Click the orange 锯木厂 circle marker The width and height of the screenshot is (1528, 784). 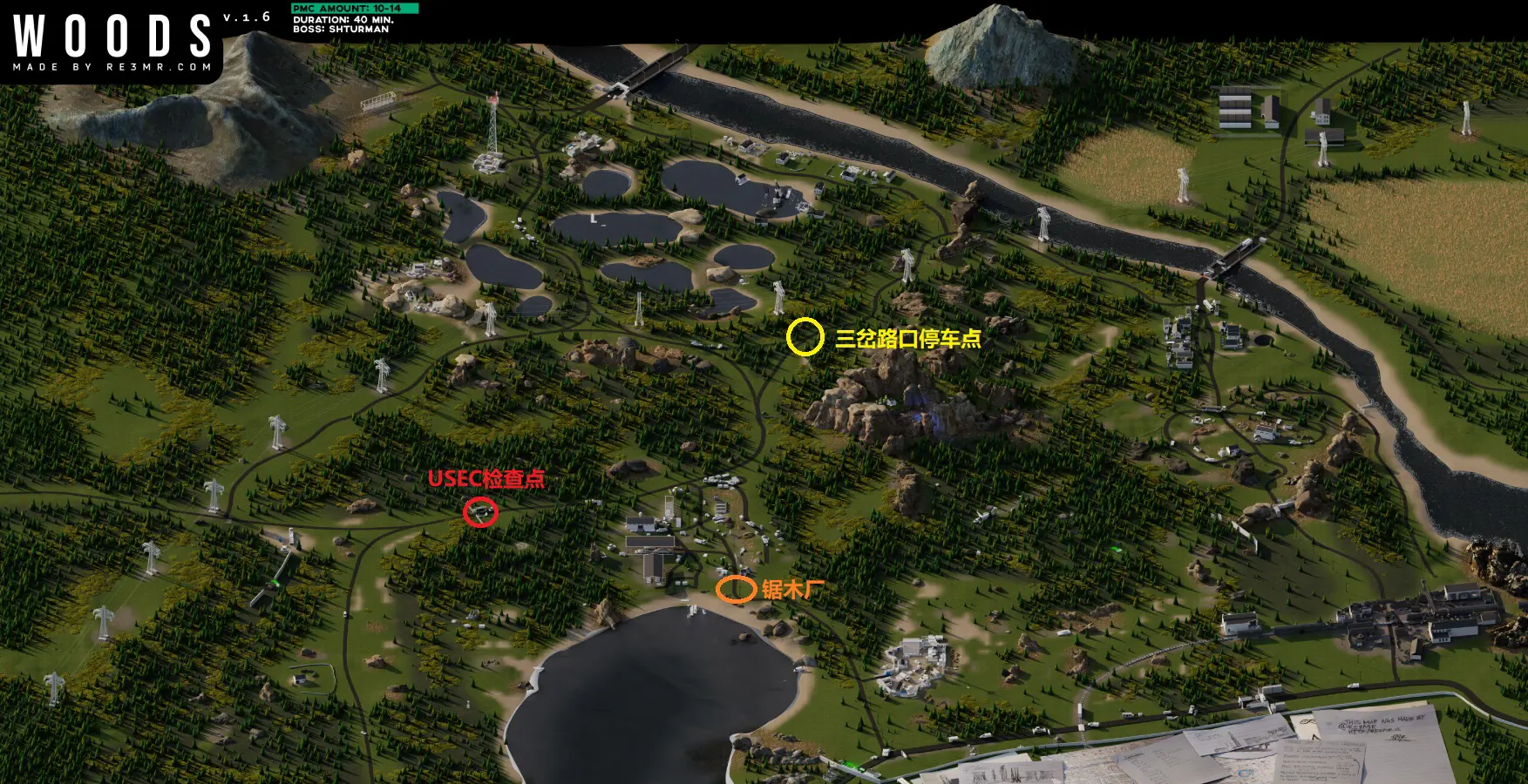pos(736,590)
